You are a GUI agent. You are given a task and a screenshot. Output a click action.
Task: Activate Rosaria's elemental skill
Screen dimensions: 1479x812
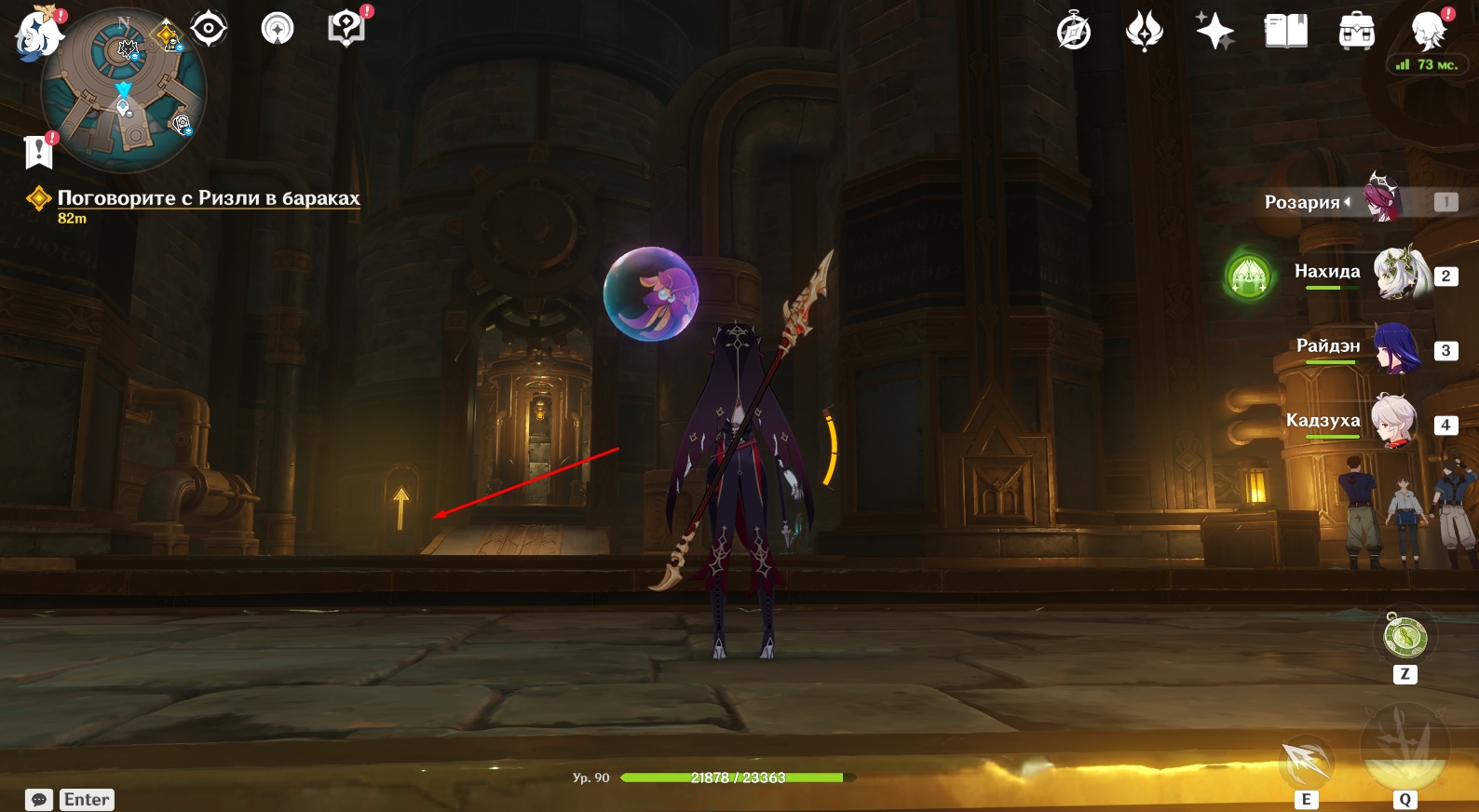click(1307, 764)
